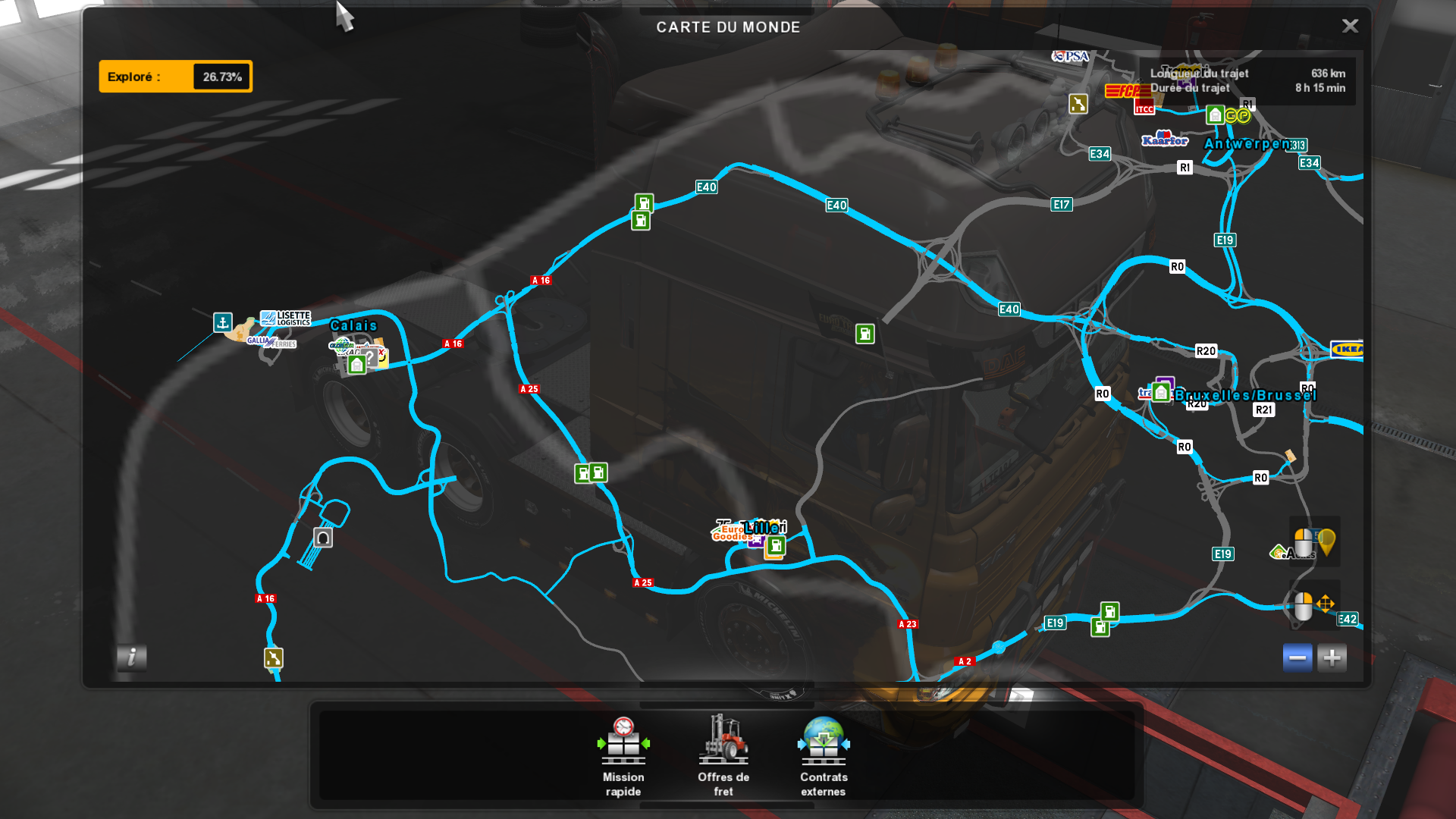Select the ferry port anchor icon near Calais
Viewport: 1456px width, 819px height.
222,322
